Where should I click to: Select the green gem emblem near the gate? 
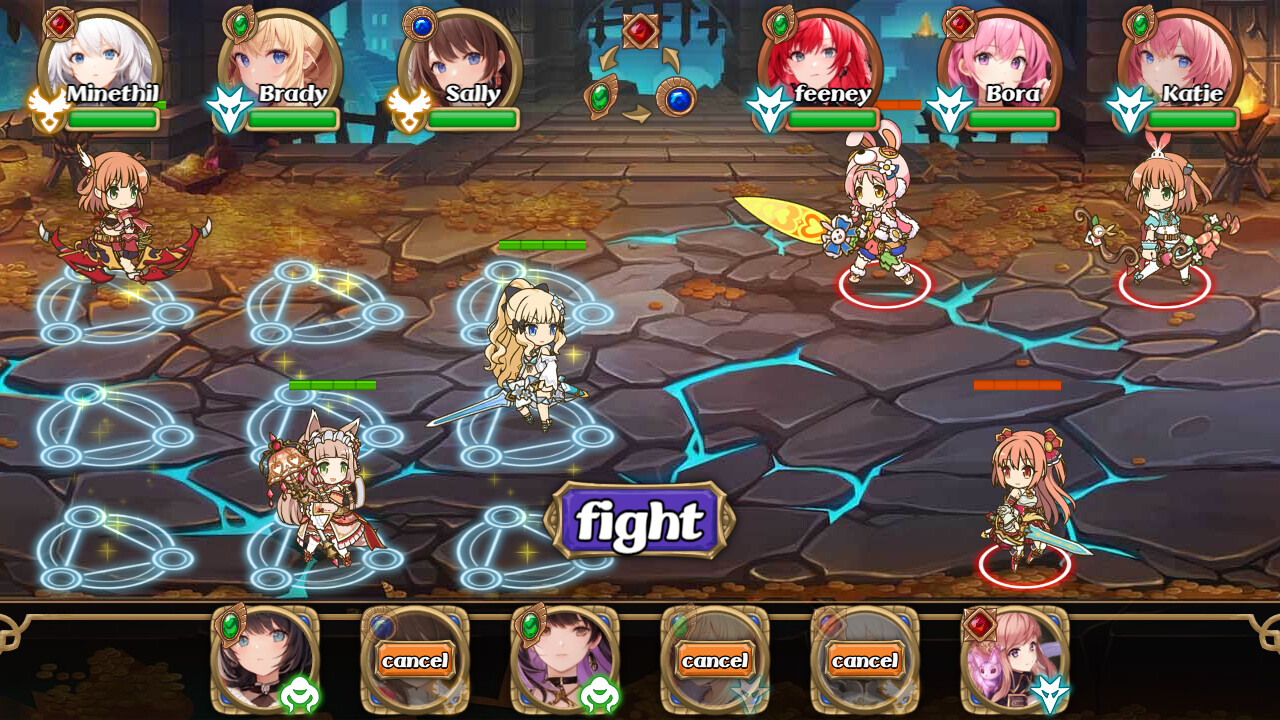tap(599, 97)
